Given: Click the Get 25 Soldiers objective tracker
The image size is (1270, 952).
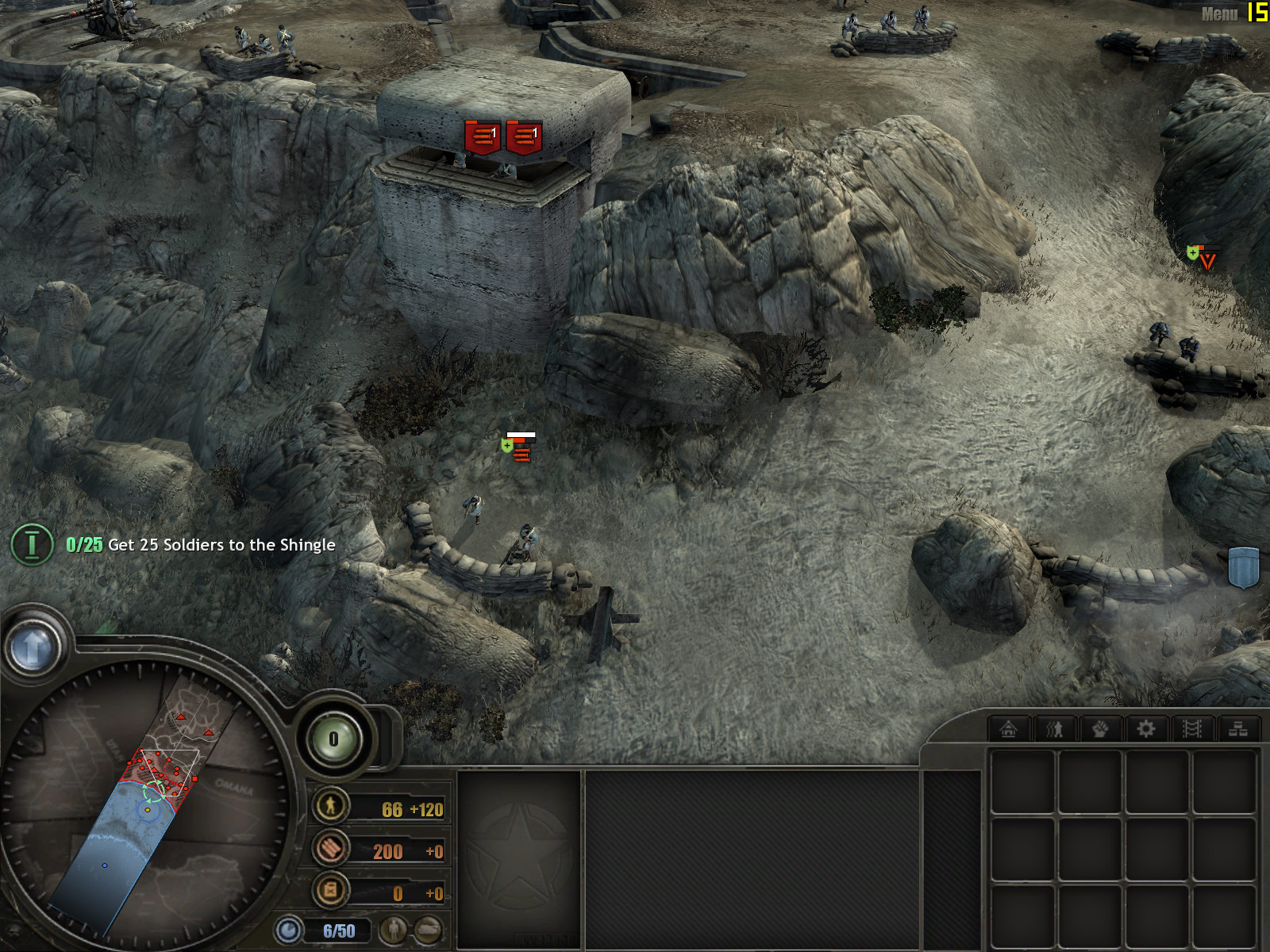Looking at the screenshot, I should (200, 545).
